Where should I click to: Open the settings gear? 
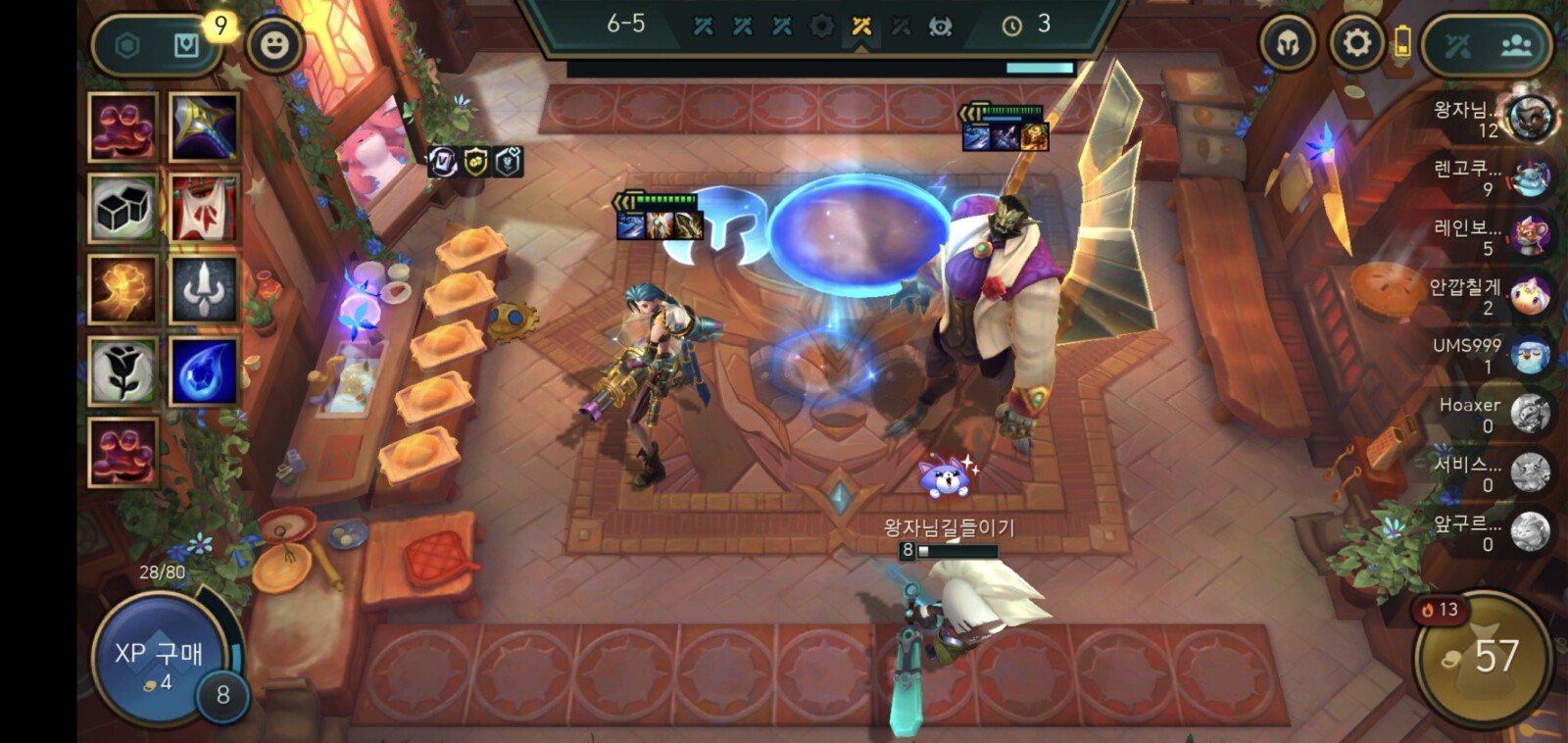[x=1356, y=43]
